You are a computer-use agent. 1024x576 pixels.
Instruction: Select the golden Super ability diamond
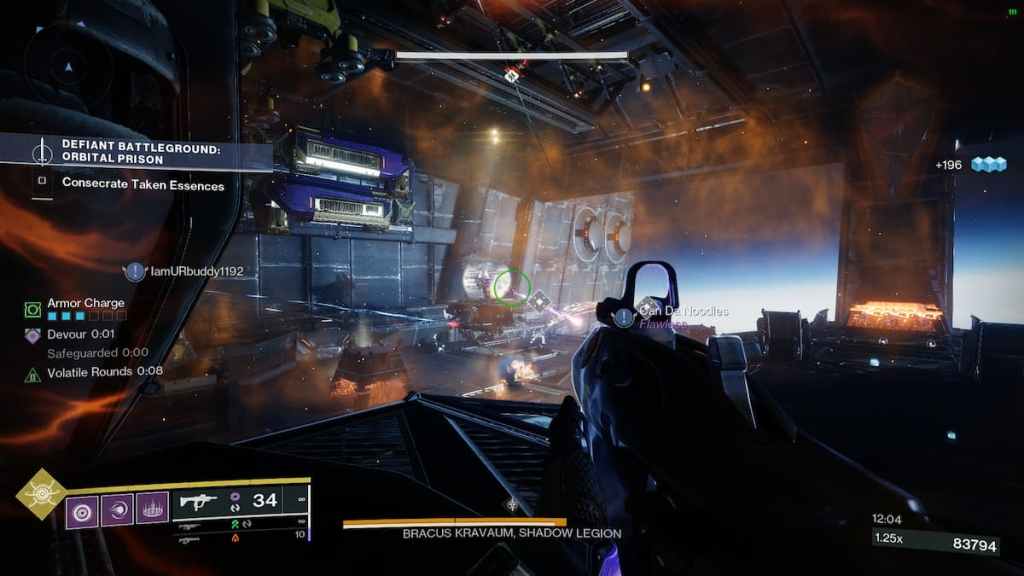(x=42, y=494)
